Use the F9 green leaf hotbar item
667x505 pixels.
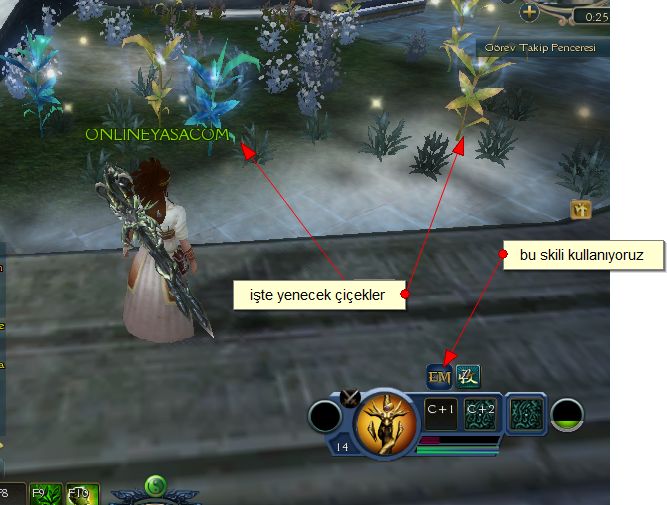(45, 494)
